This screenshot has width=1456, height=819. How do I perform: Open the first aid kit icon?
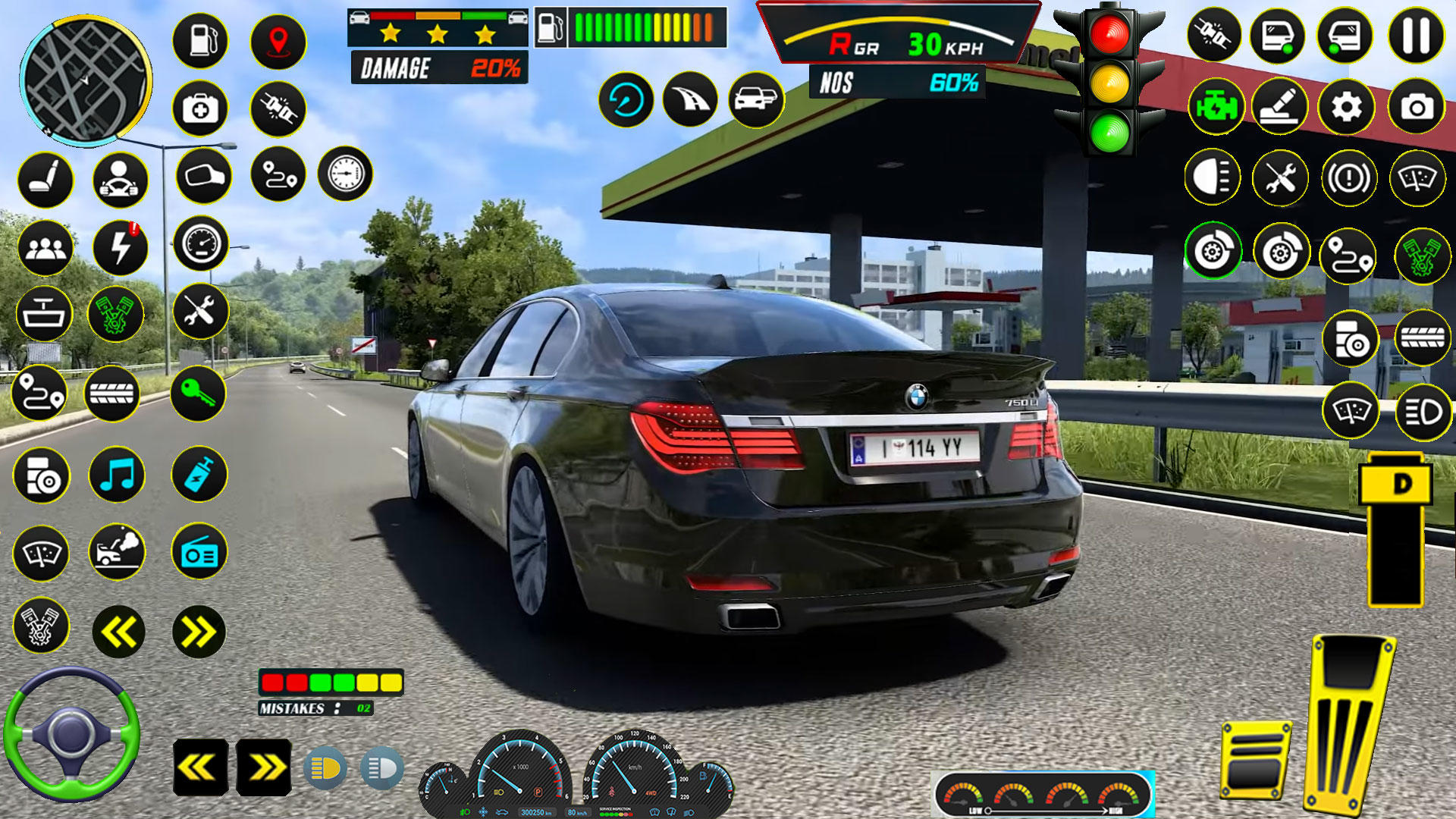(199, 110)
